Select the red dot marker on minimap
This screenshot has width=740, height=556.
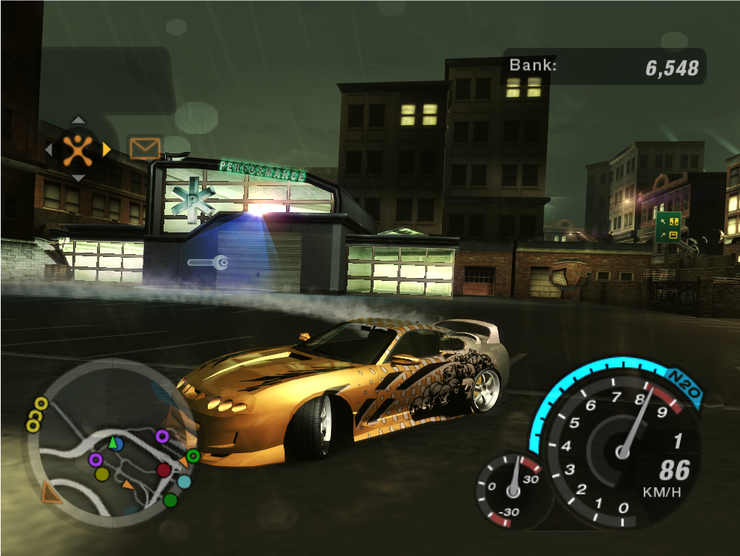click(163, 469)
